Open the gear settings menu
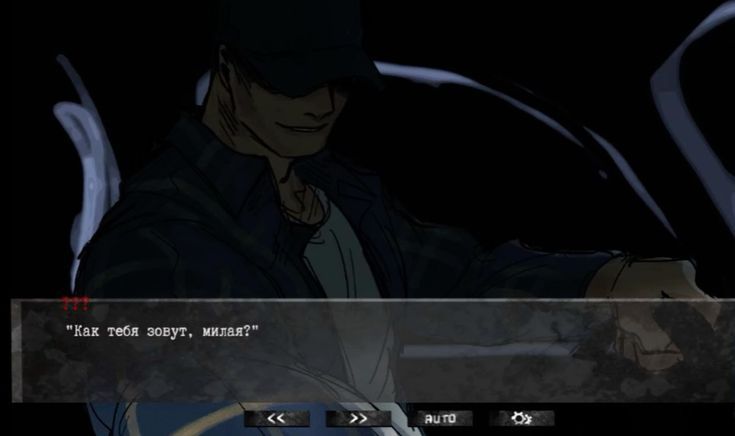735x436 pixels. [x=521, y=418]
